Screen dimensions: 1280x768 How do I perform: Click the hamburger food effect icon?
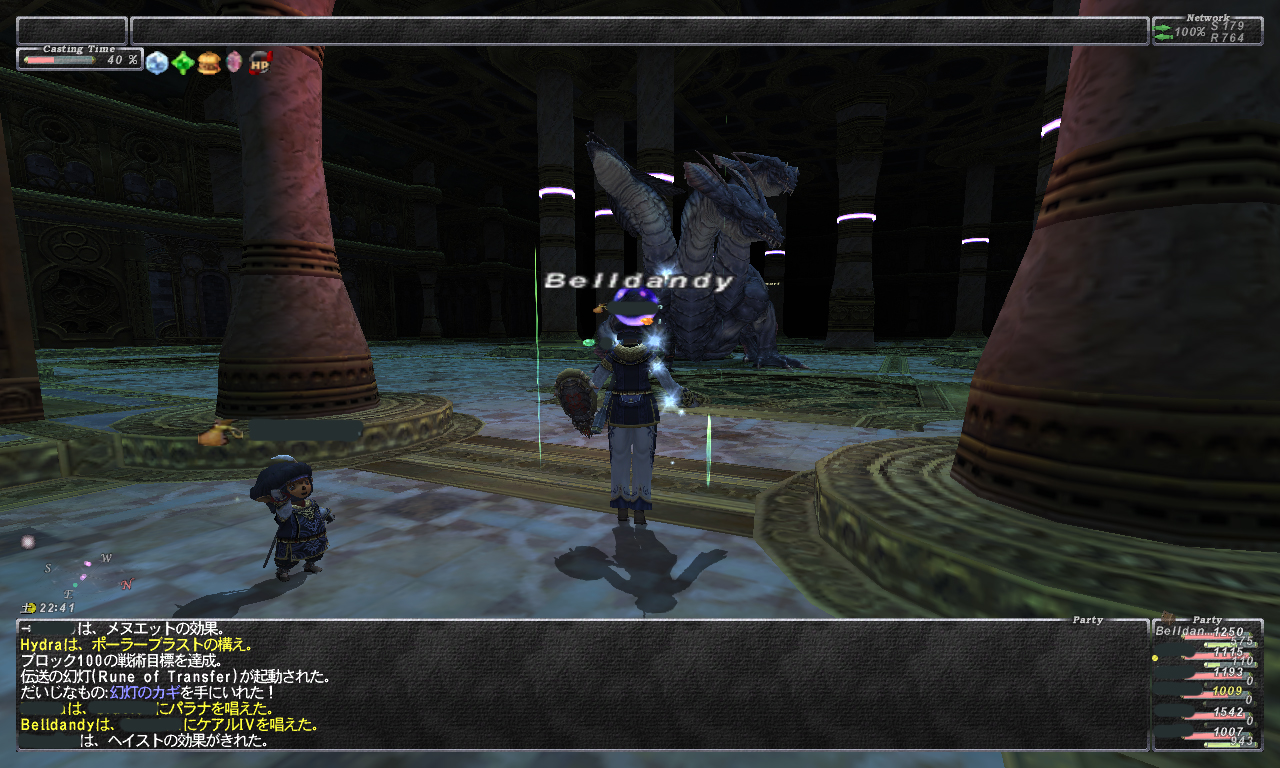(x=208, y=63)
